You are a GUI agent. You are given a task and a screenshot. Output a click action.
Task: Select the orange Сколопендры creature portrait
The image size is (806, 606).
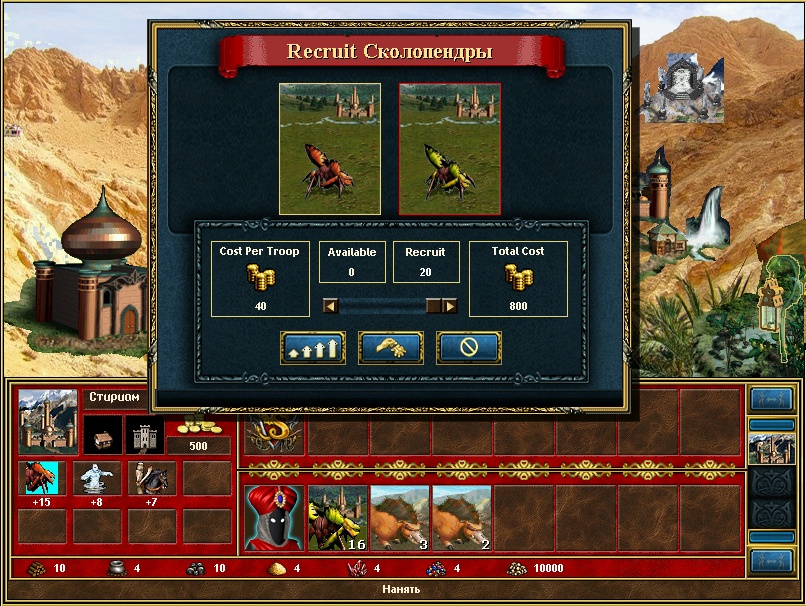click(330, 148)
